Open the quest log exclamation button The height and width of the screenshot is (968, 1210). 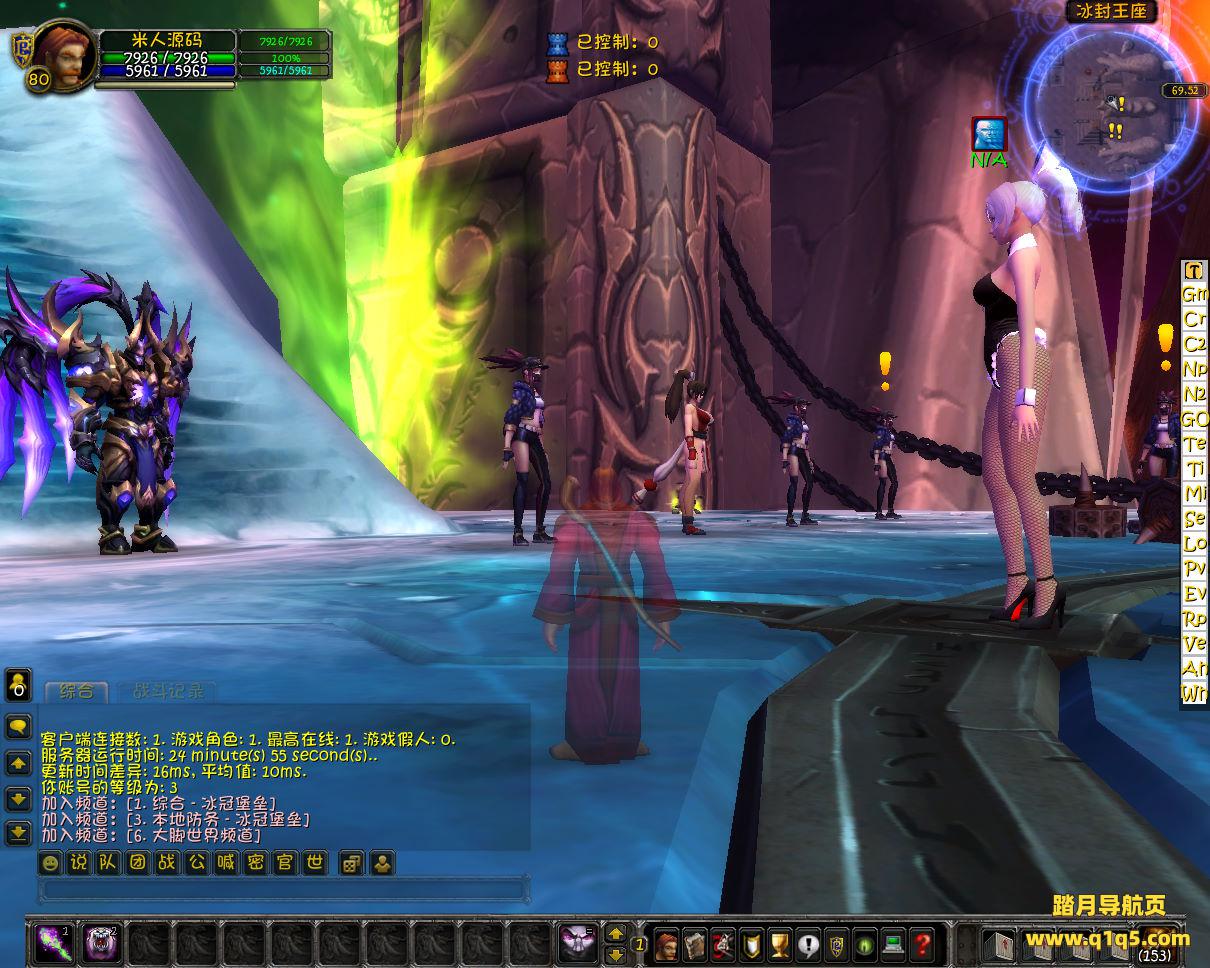point(808,943)
